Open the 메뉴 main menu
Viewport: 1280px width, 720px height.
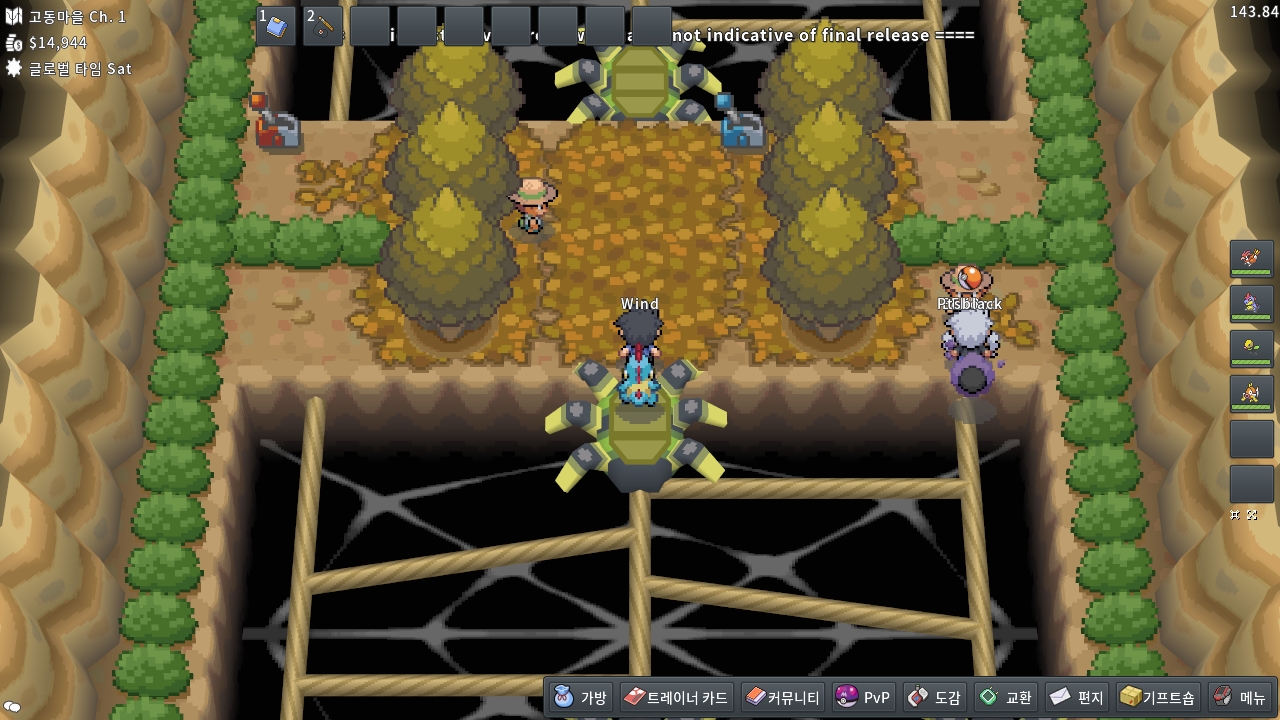pyautogui.click(x=1240, y=697)
